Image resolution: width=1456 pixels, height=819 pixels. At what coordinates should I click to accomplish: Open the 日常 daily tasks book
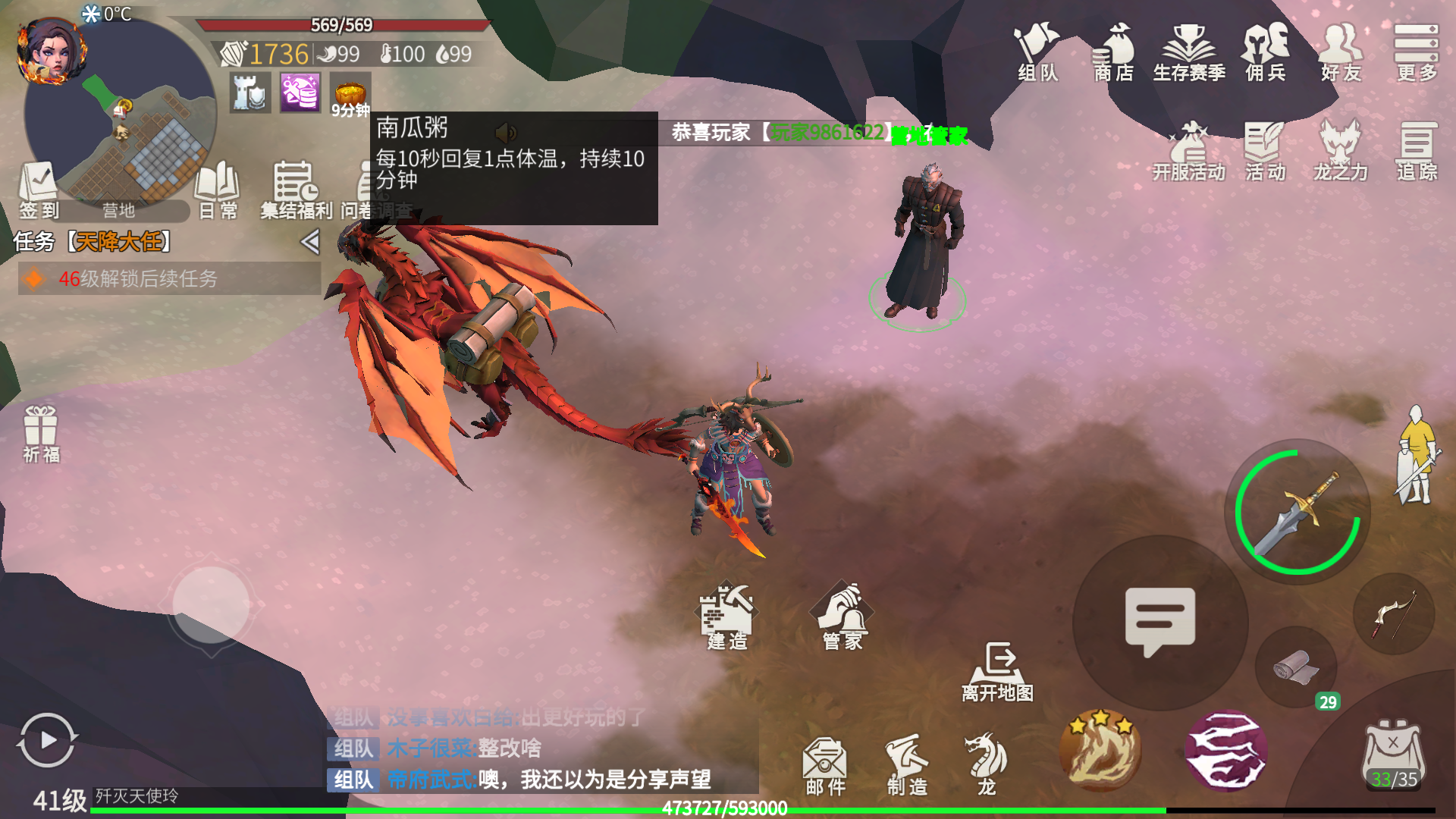coord(218,190)
